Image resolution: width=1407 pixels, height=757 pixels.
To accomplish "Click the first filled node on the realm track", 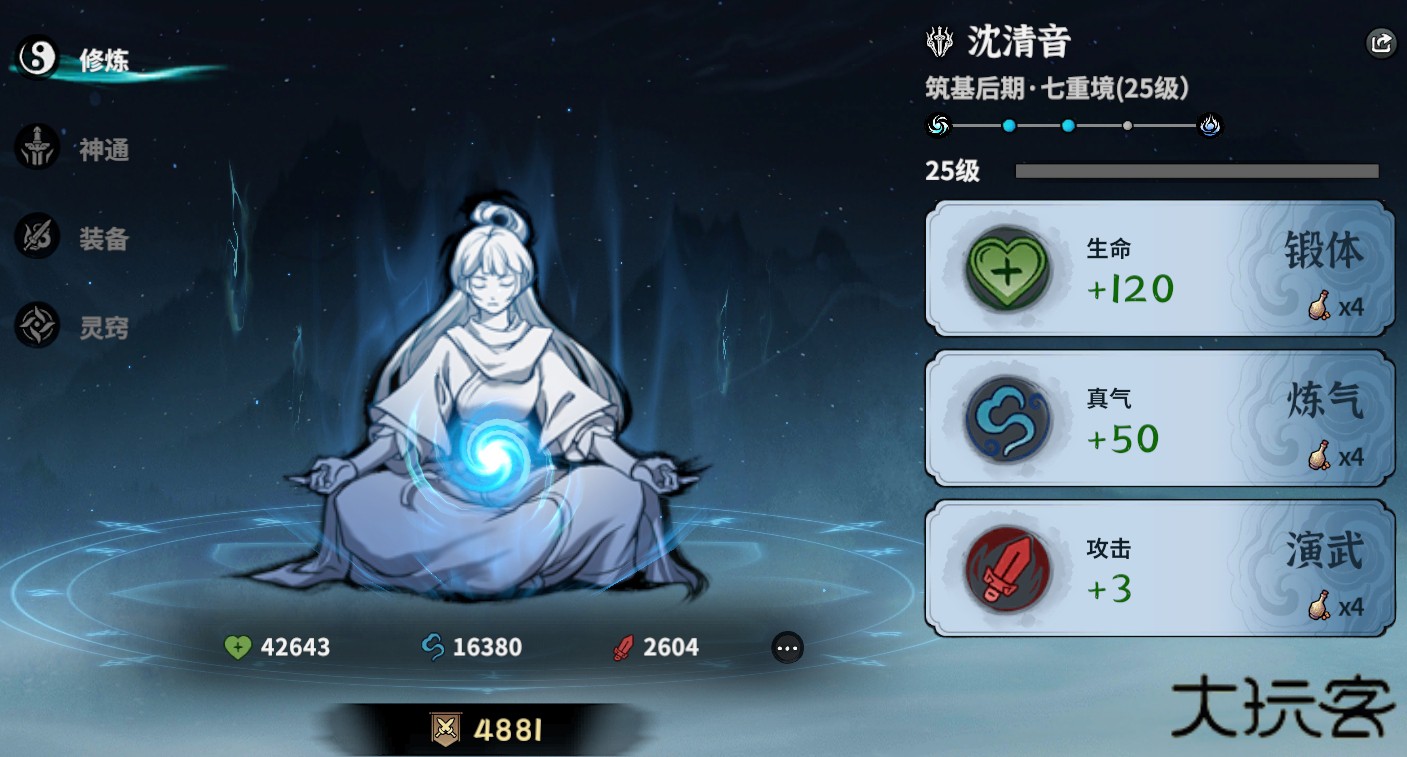I will pos(1008,125).
